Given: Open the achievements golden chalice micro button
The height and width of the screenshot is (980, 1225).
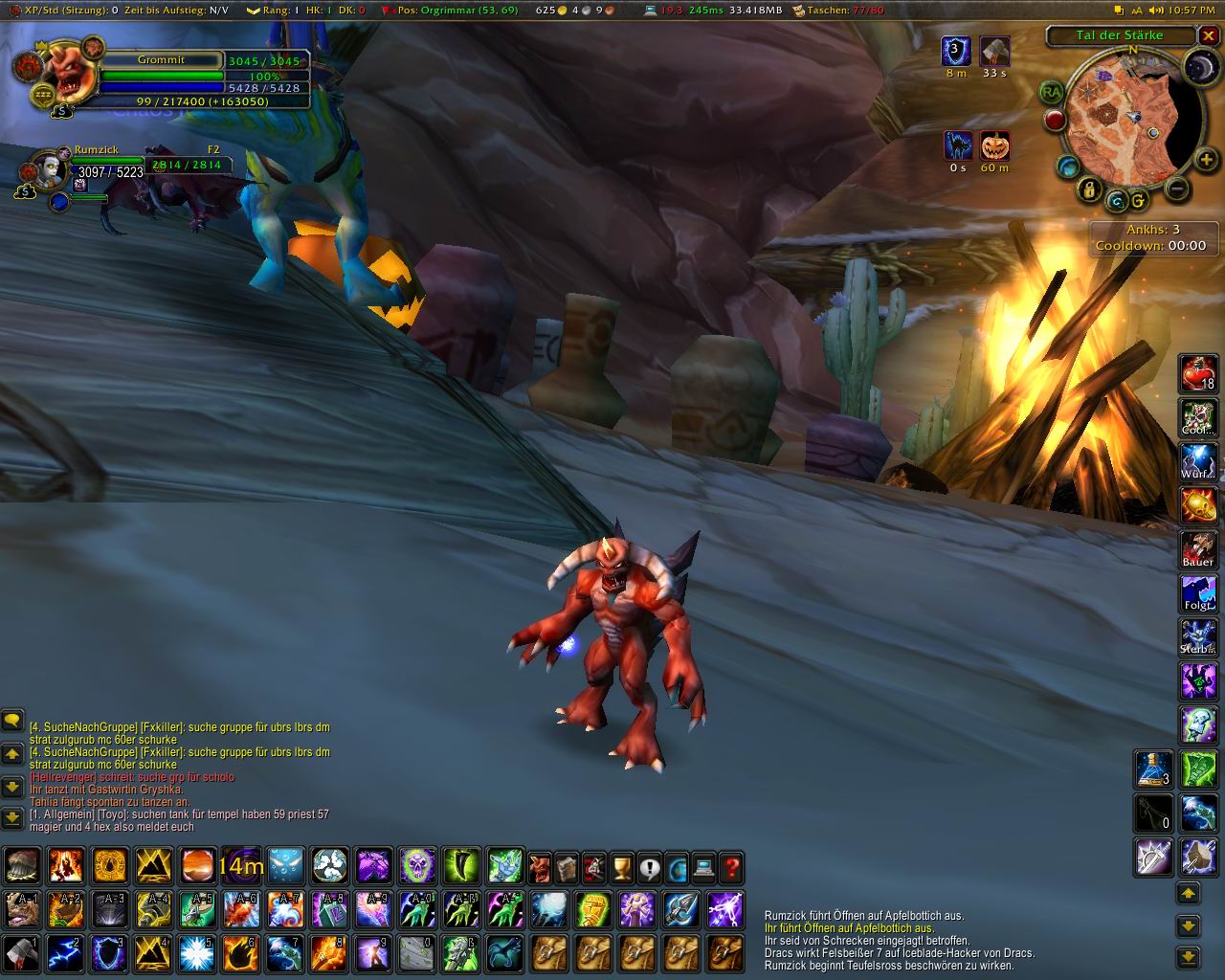Looking at the screenshot, I should (x=622, y=867).
